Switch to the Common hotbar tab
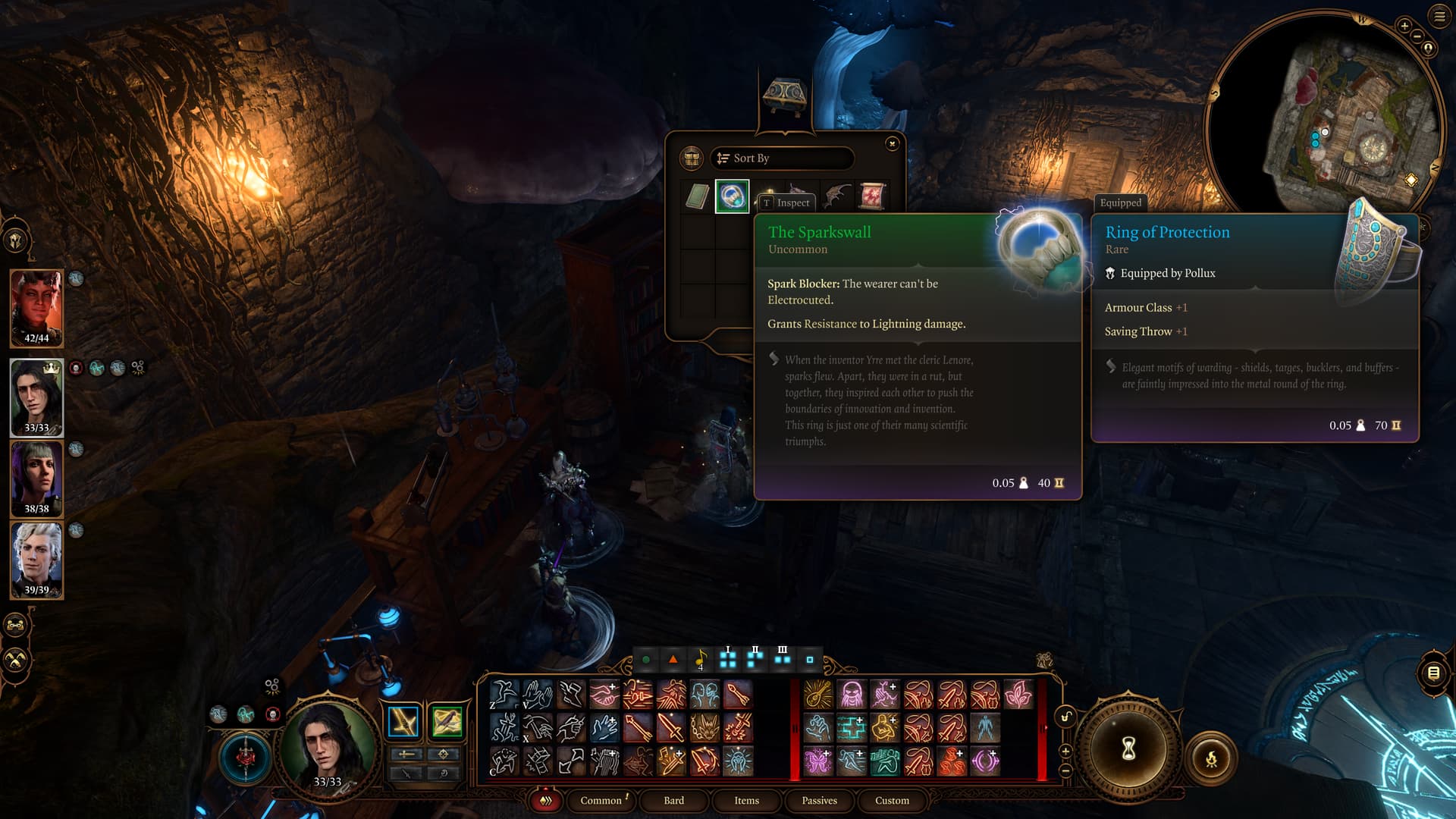 point(601,800)
